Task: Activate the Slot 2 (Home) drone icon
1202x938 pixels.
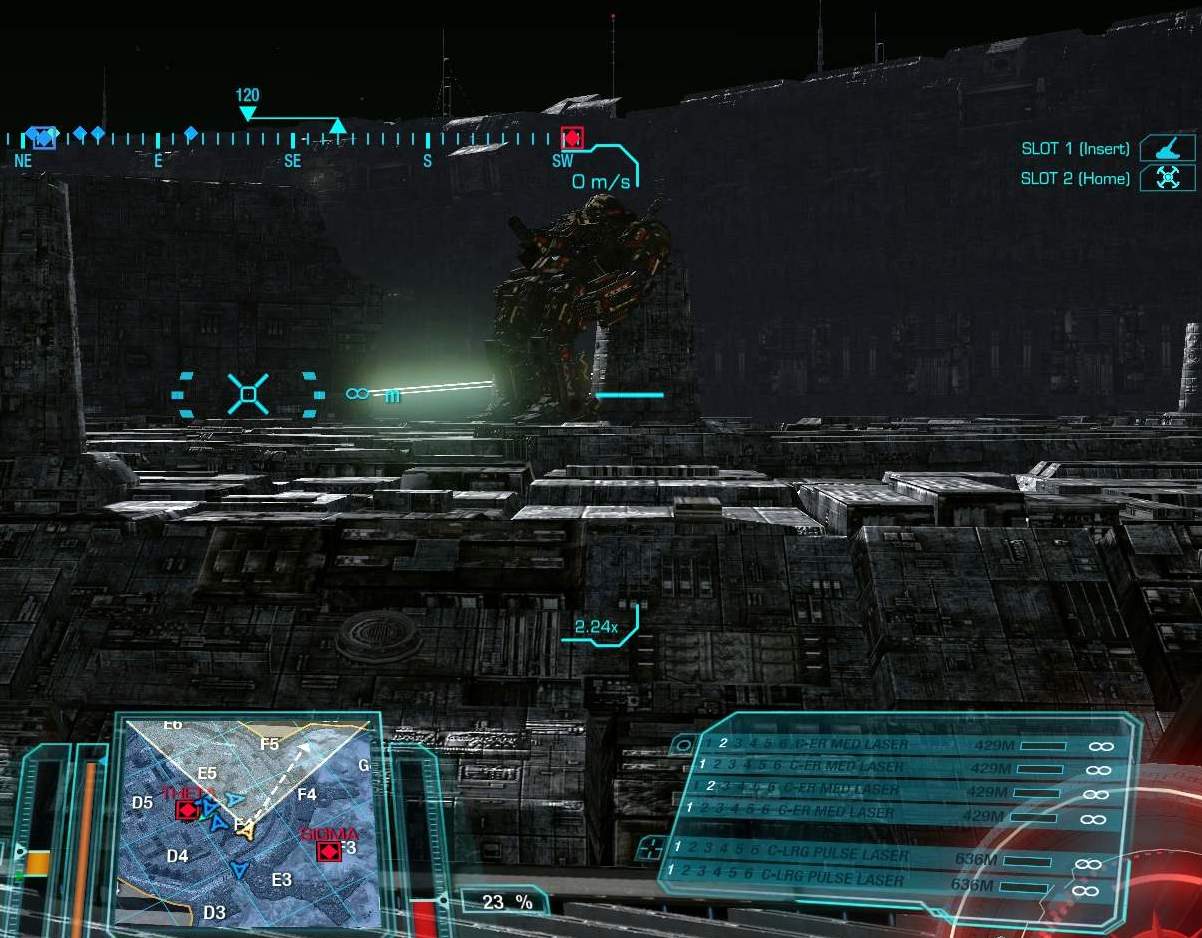Action: click(x=1167, y=178)
